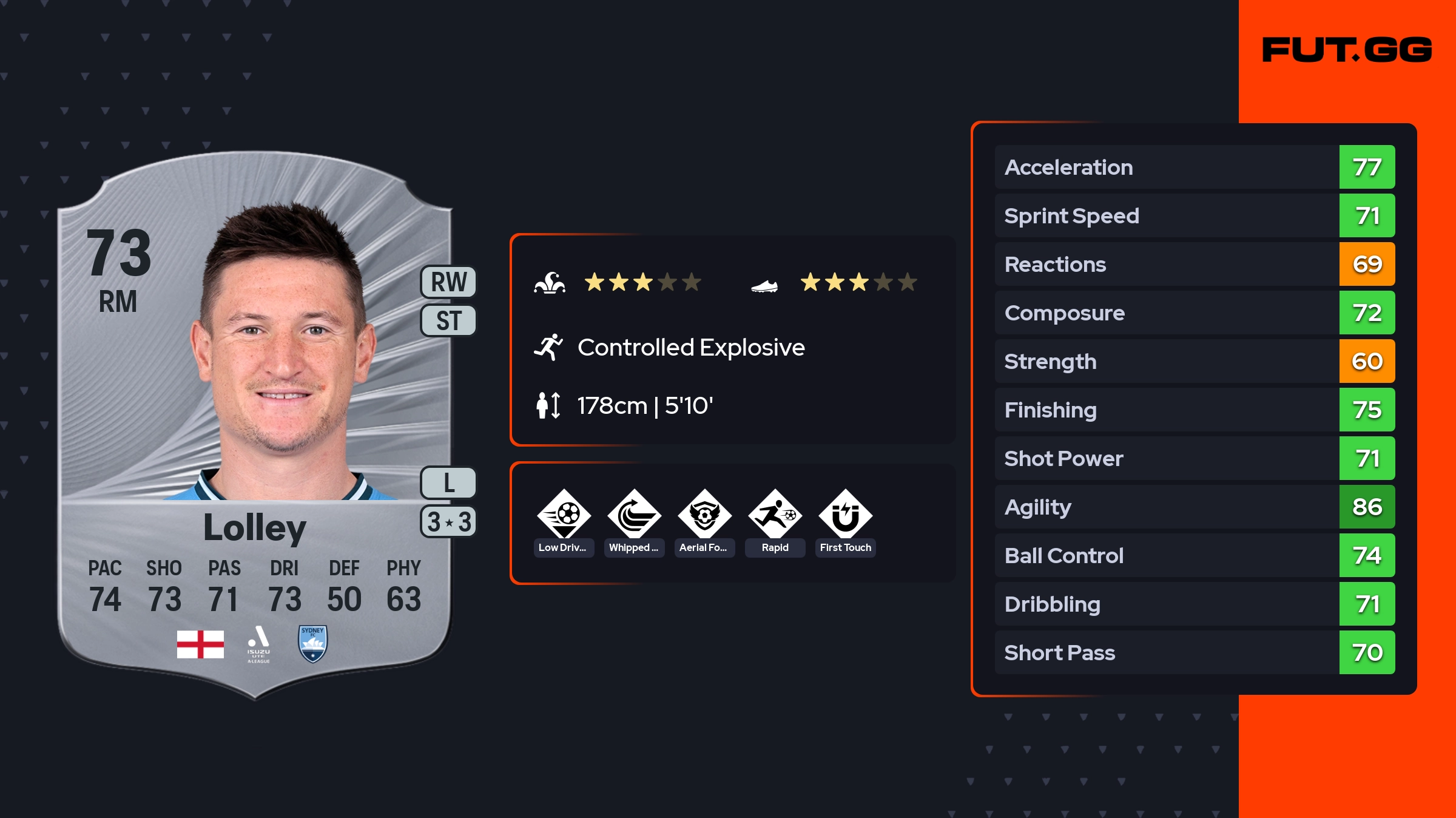1456x818 pixels.
Task: Choose the Finishing stat row
Action: click(1194, 410)
